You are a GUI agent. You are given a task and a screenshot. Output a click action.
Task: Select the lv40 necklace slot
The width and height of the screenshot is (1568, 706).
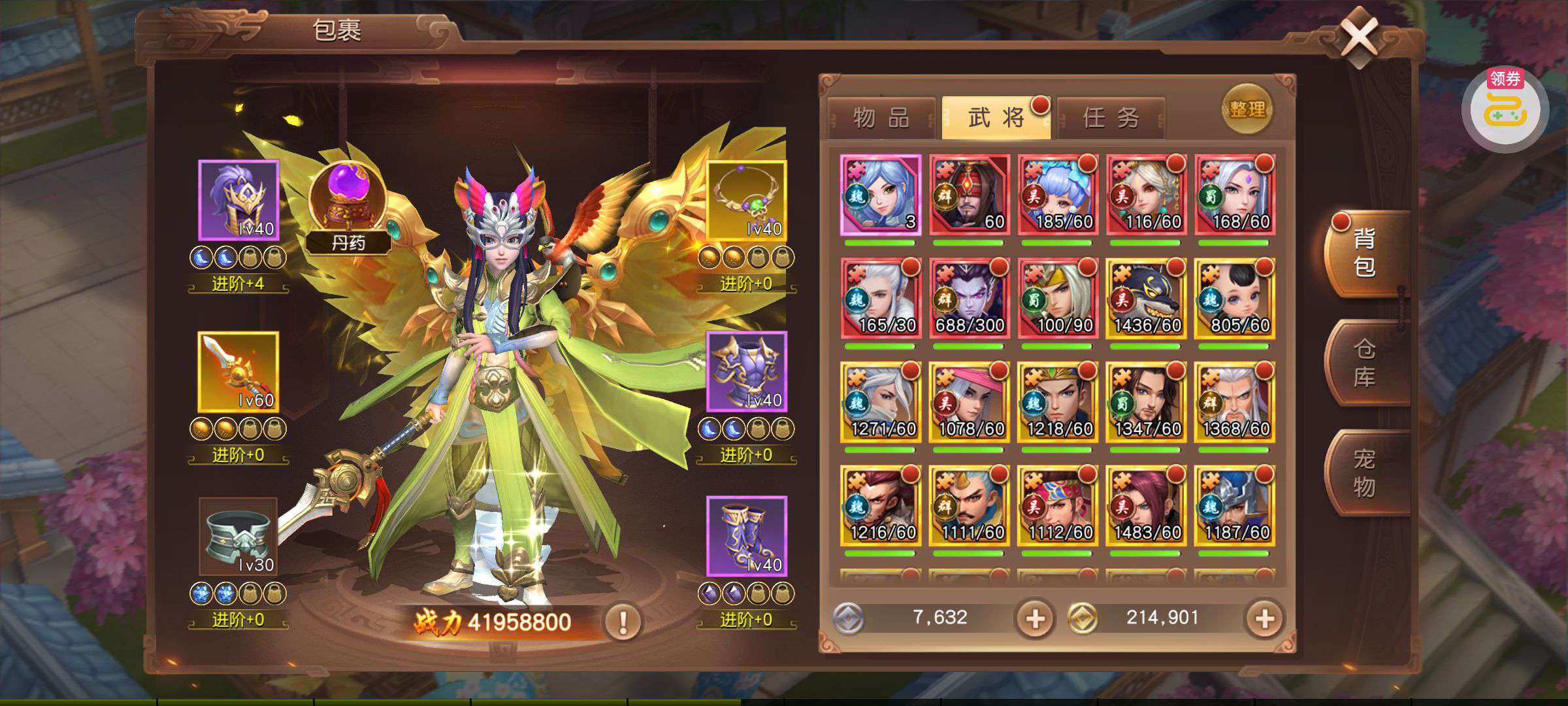[x=746, y=200]
